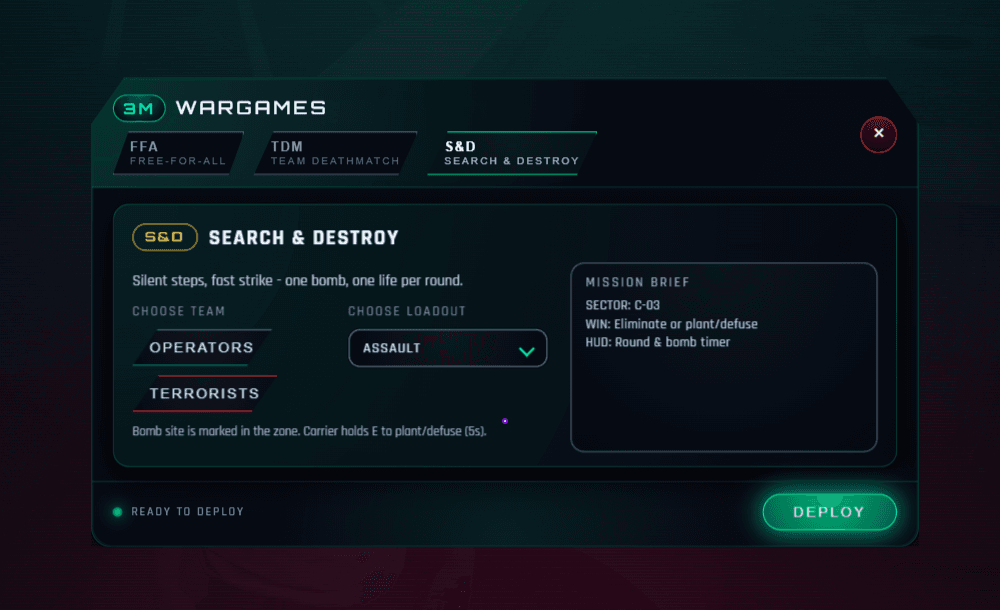Open the Assault loadout dropdown
1000x610 pixels.
coord(448,349)
